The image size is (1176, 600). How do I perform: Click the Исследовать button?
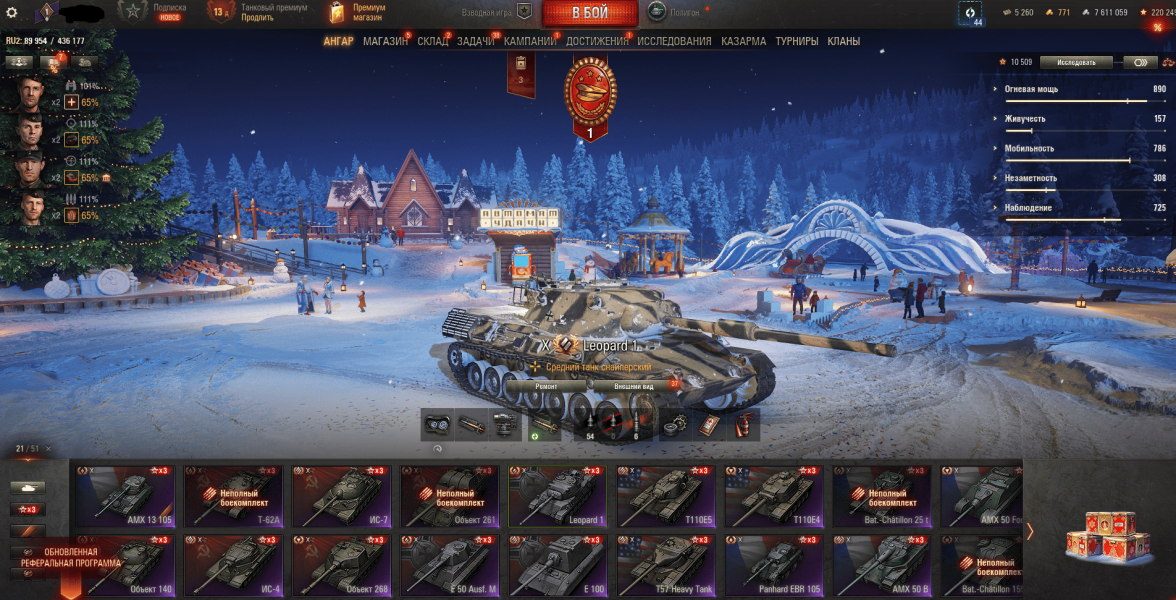(x=1076, y=62)
